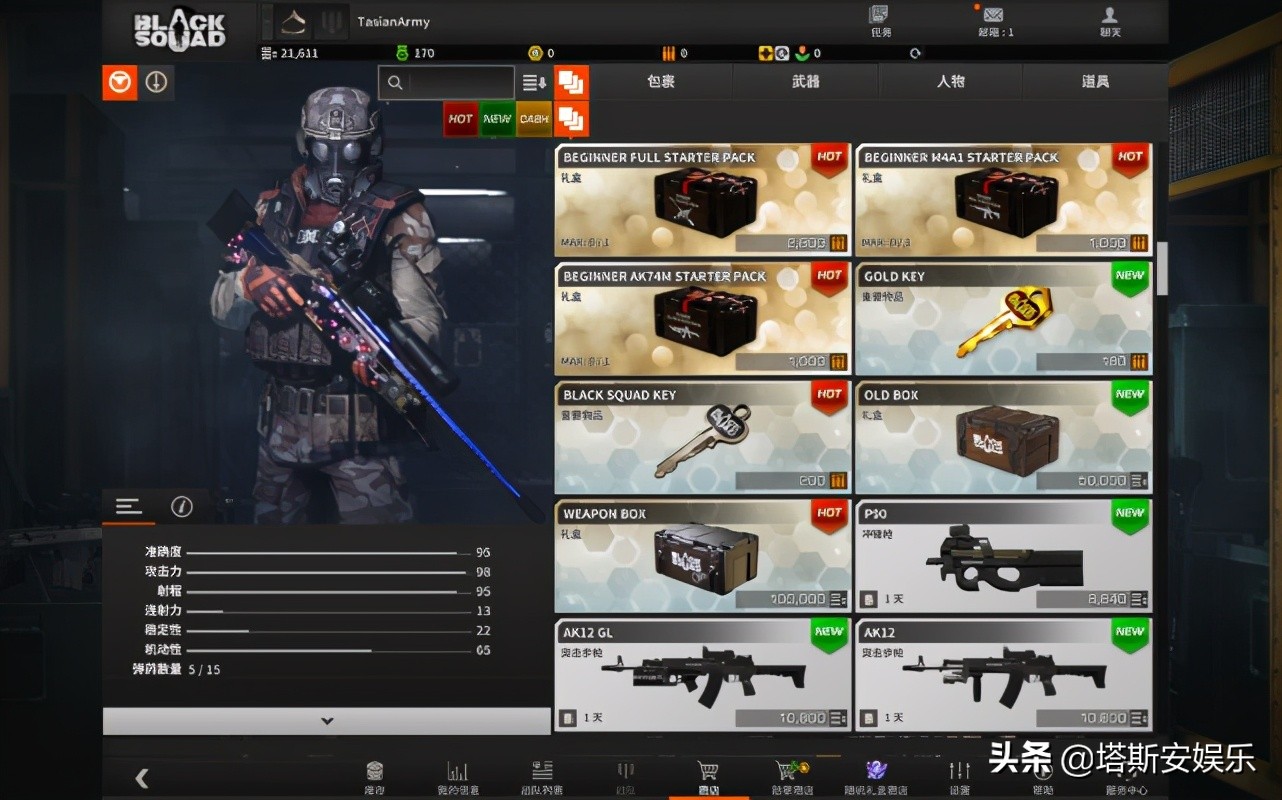Select the Gold Key item
The image size is (1282, 800).
click(x=1003, y=319)
